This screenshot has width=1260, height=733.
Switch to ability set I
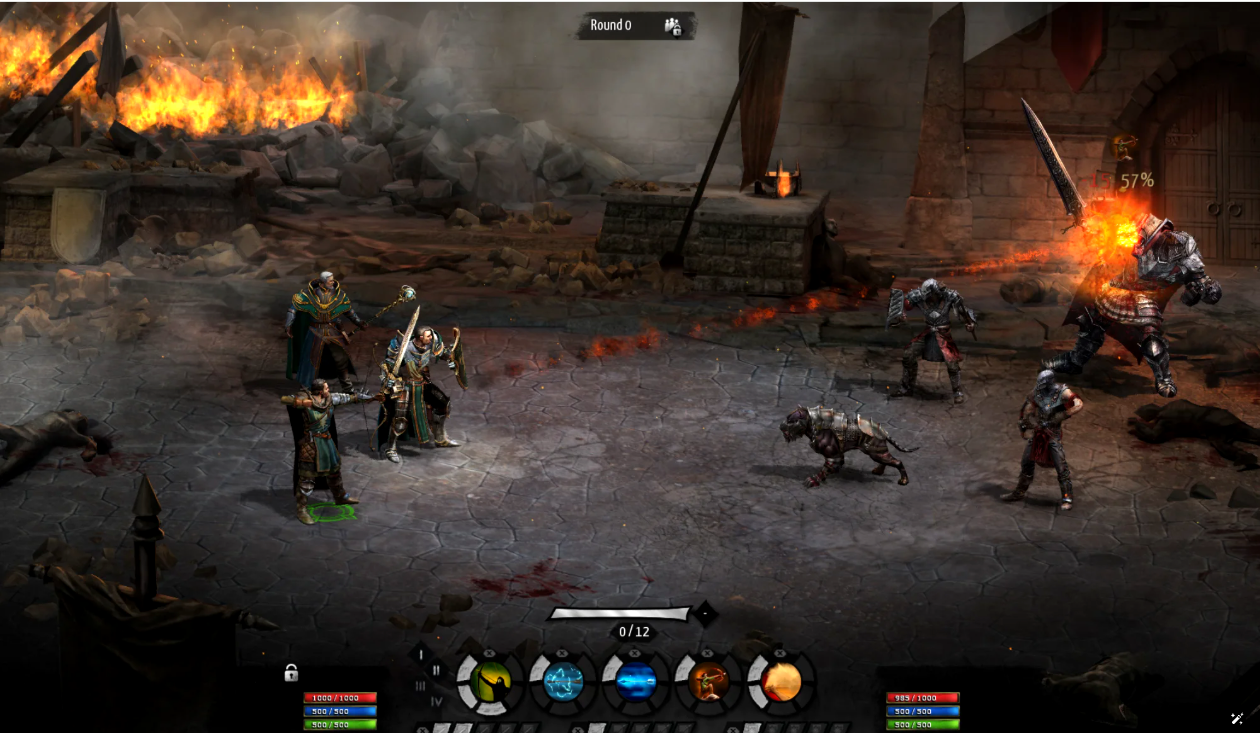(x=421, y=655)
